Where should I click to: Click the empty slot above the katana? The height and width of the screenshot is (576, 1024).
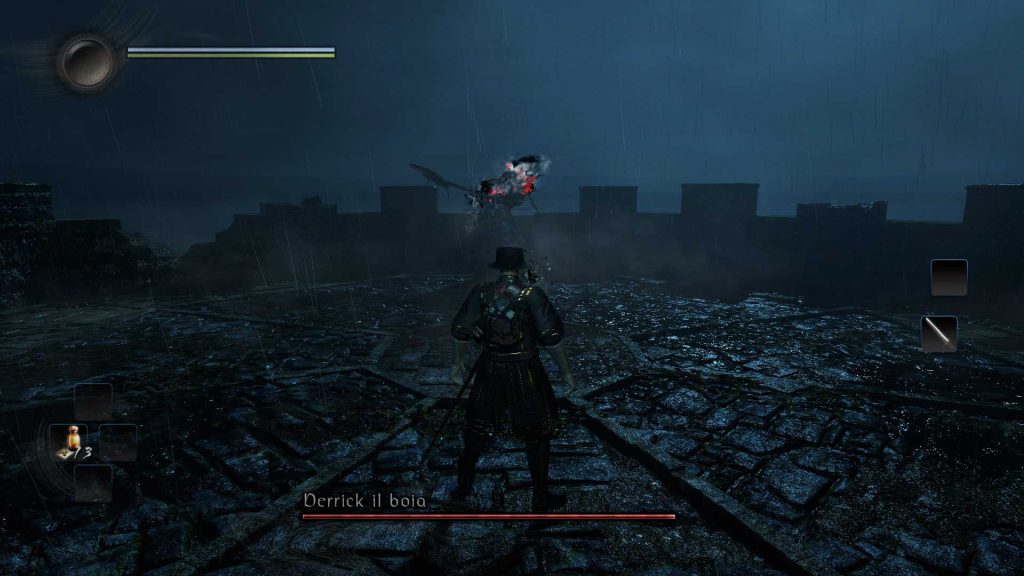coord(949,277)
